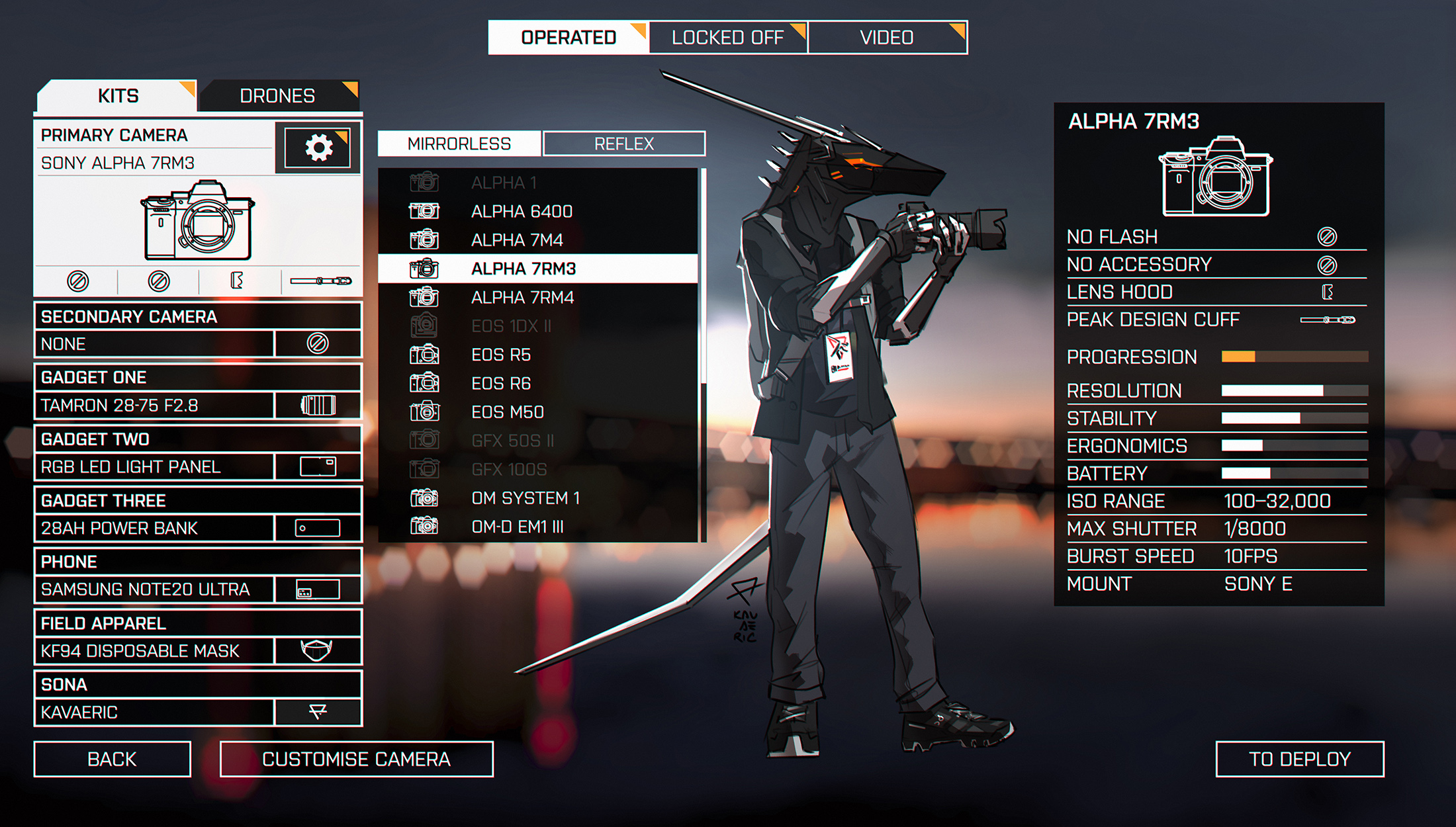Open primary camera gear settings
1456x827 pixels.
[x=318, y=147]
